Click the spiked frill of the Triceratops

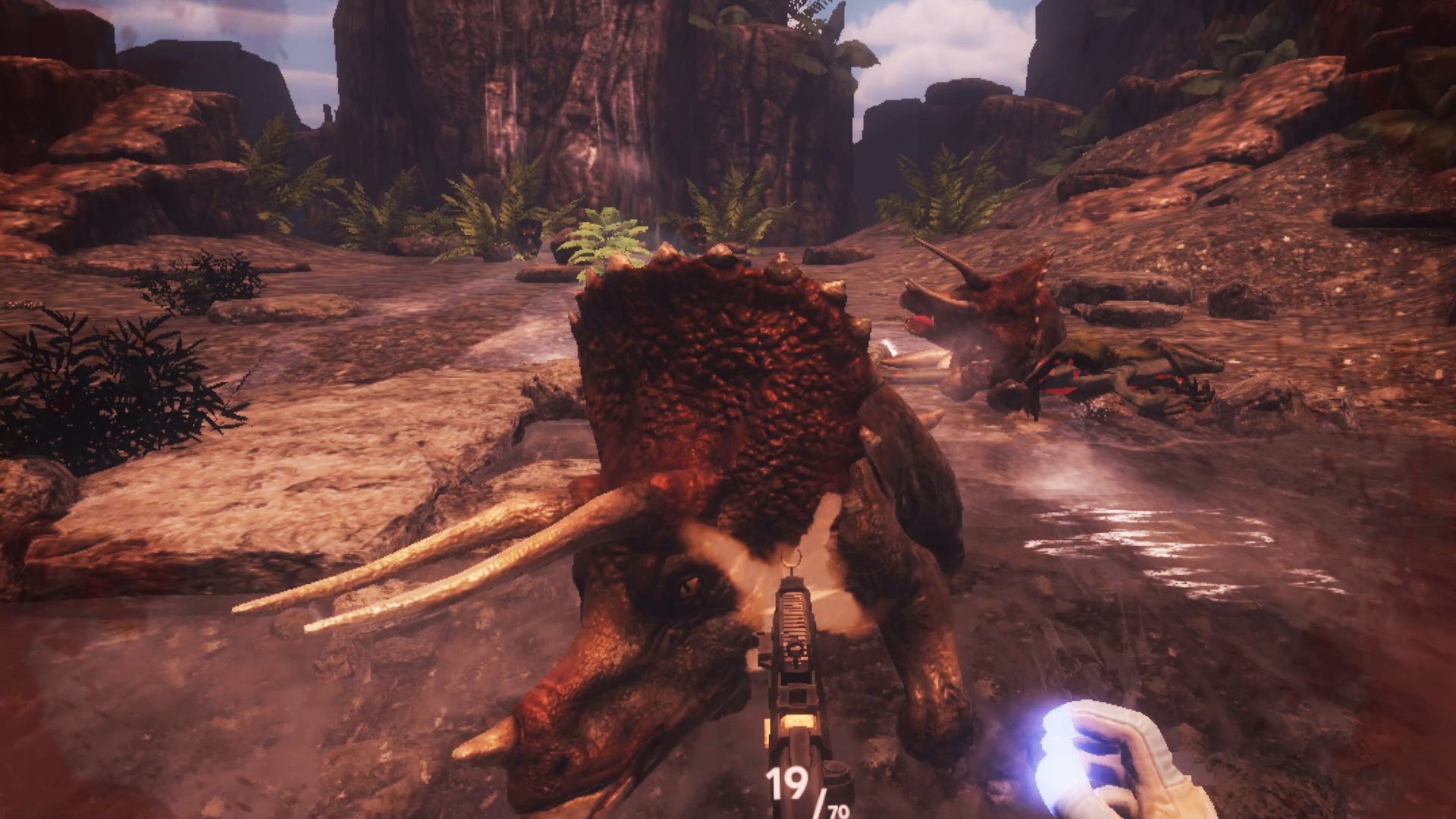point(720,356)
